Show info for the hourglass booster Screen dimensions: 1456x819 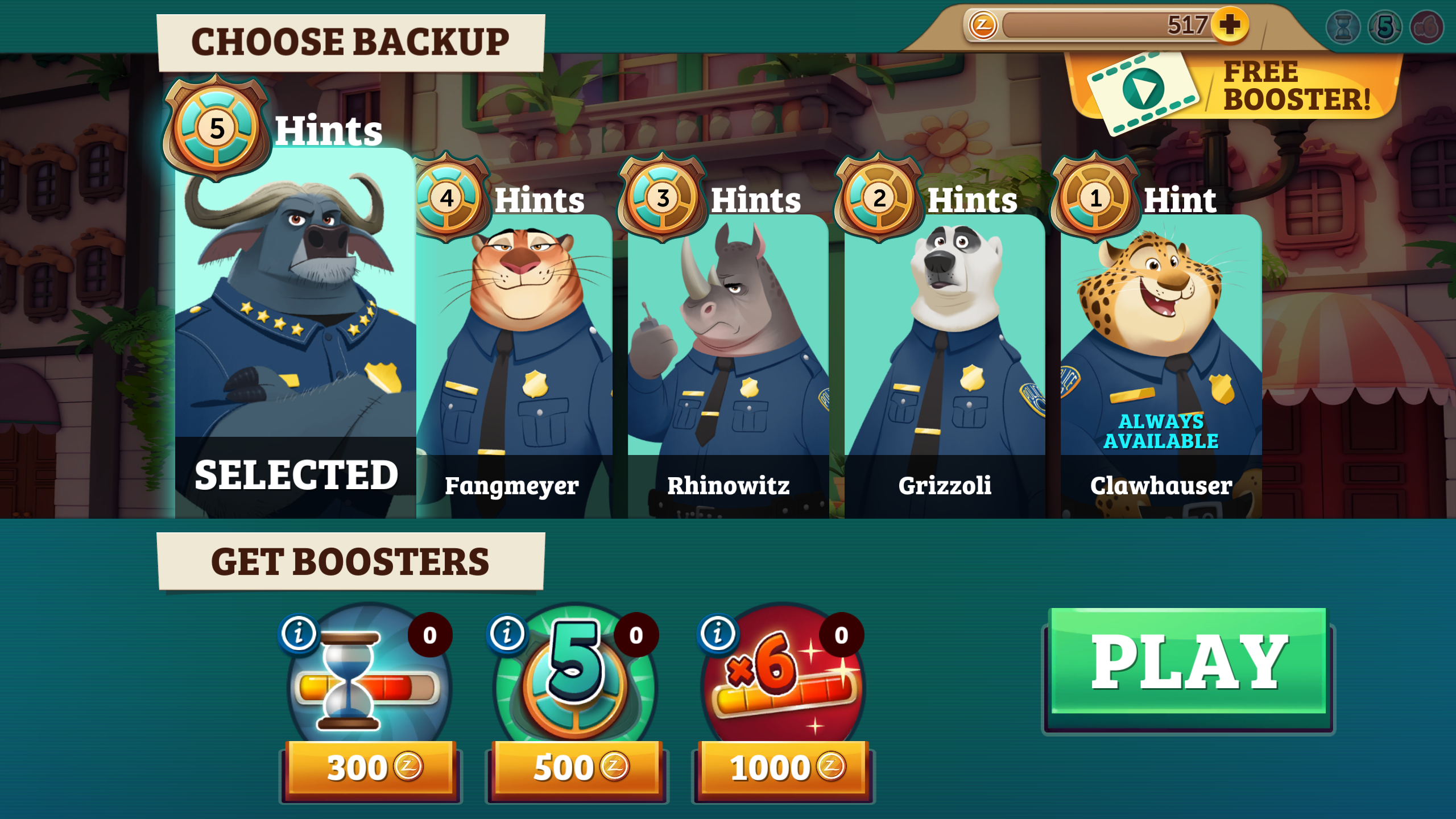(299, 633)
